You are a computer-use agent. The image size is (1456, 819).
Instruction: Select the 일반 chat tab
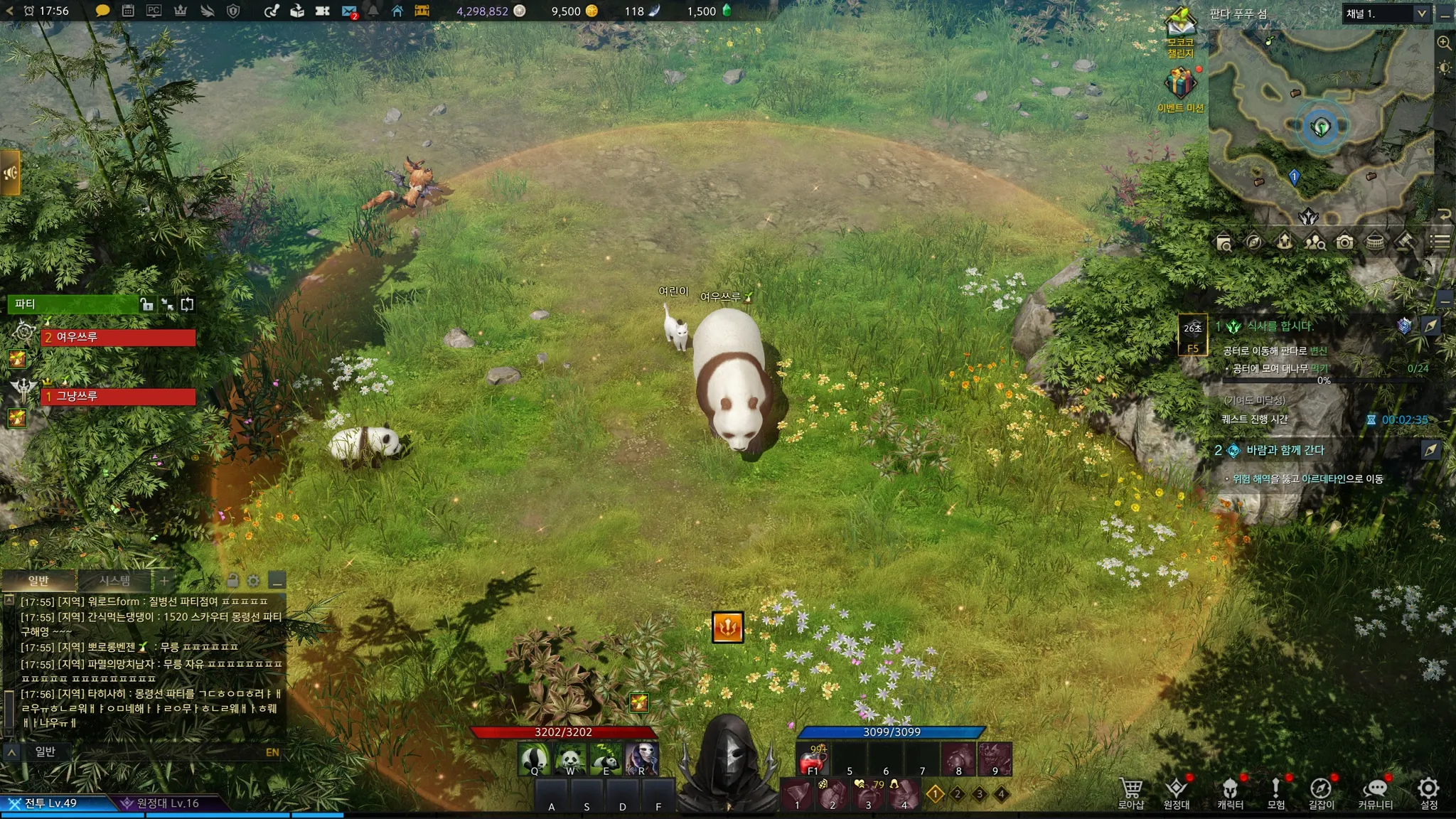click(38, 581)
